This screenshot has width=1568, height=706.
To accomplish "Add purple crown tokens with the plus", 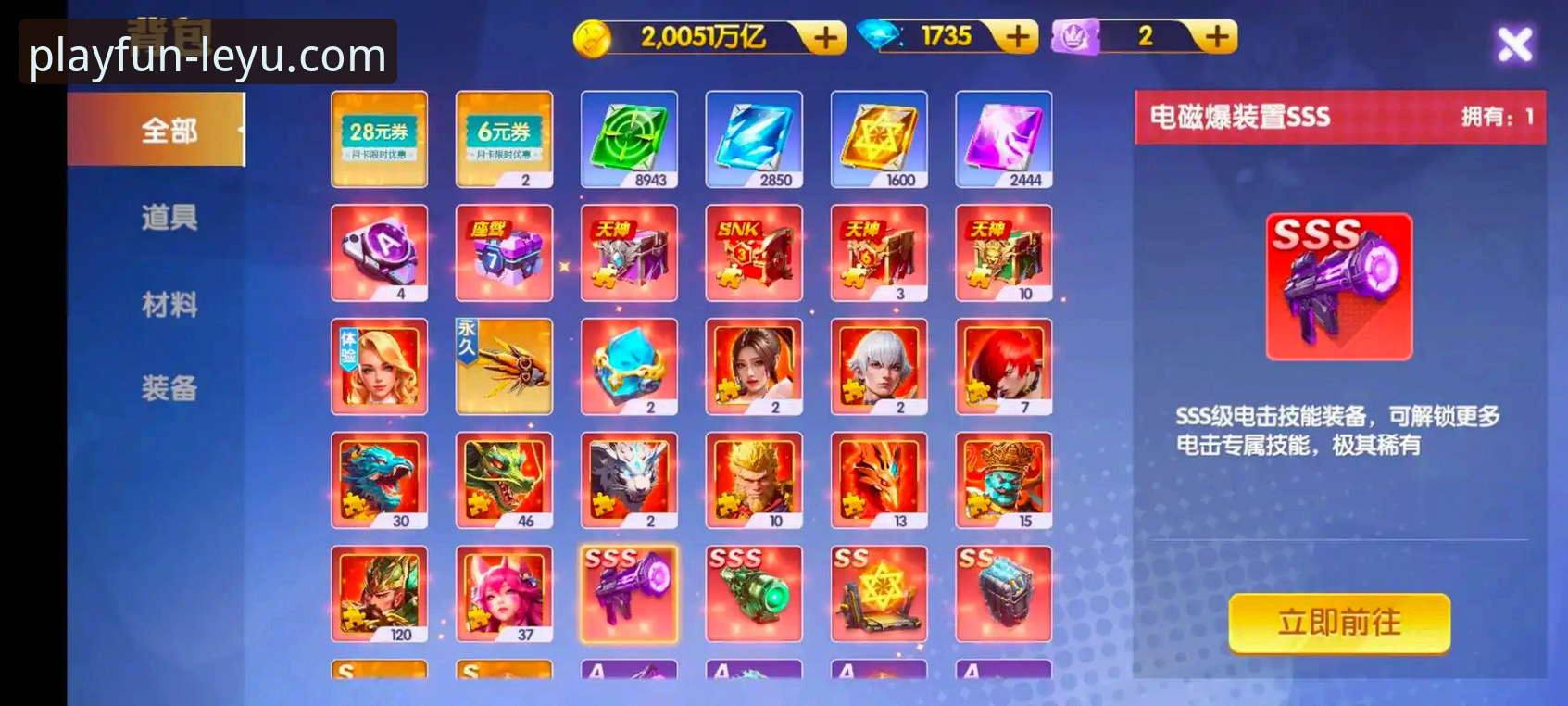I will (1217, 37).
